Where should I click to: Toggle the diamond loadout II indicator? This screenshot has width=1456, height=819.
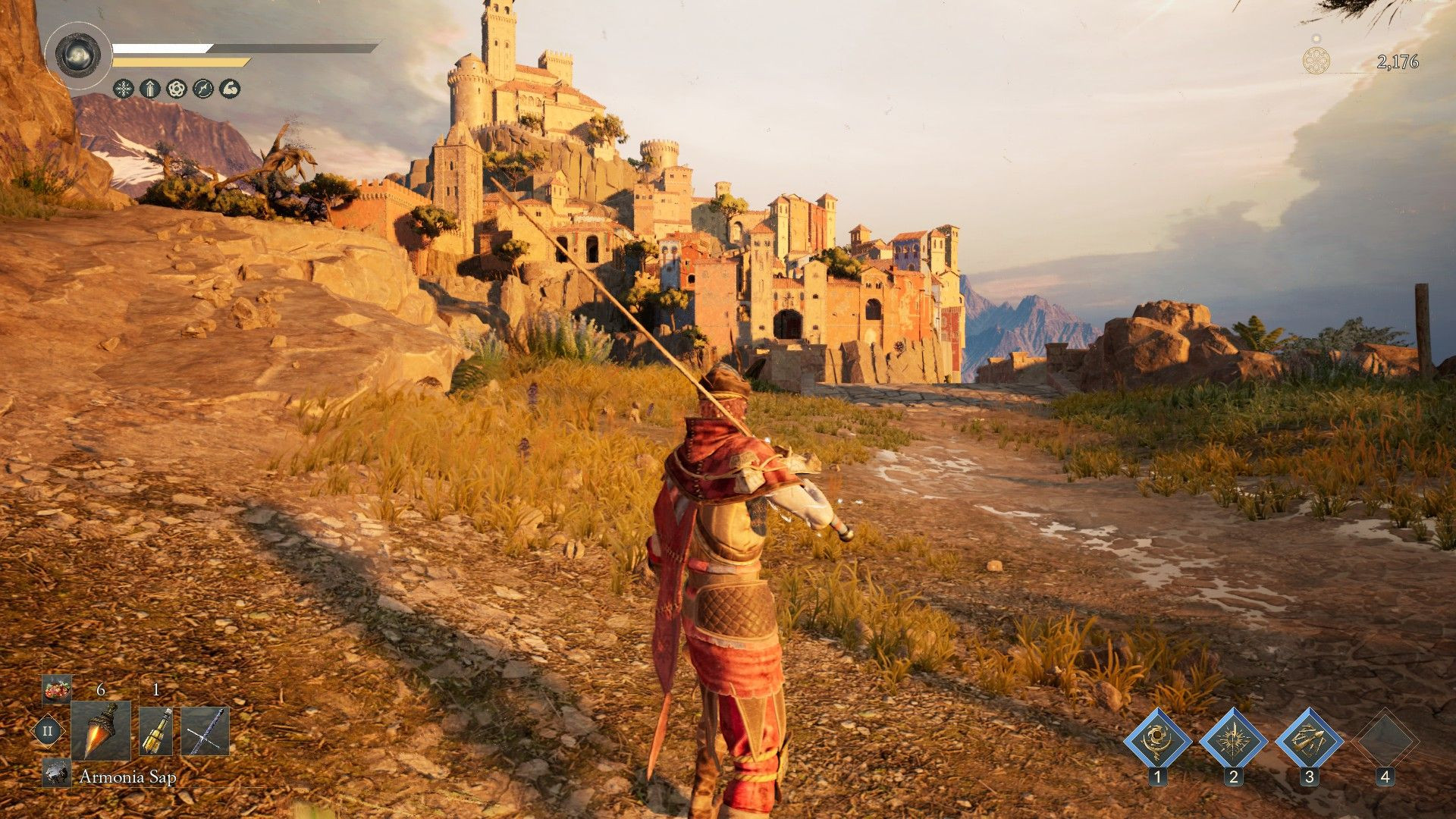(x=47, y=732)
